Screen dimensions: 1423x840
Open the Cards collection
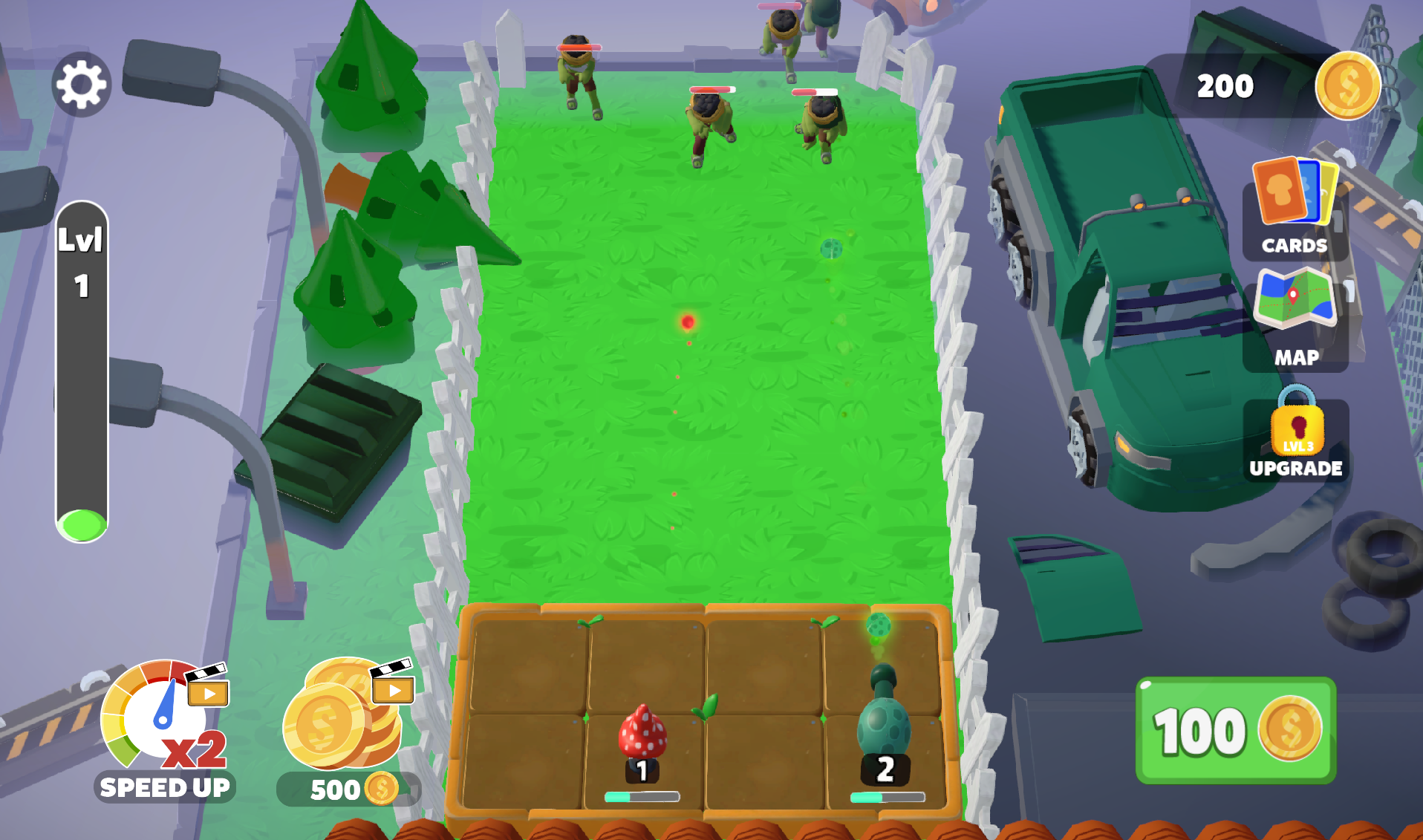point(1295,208)
